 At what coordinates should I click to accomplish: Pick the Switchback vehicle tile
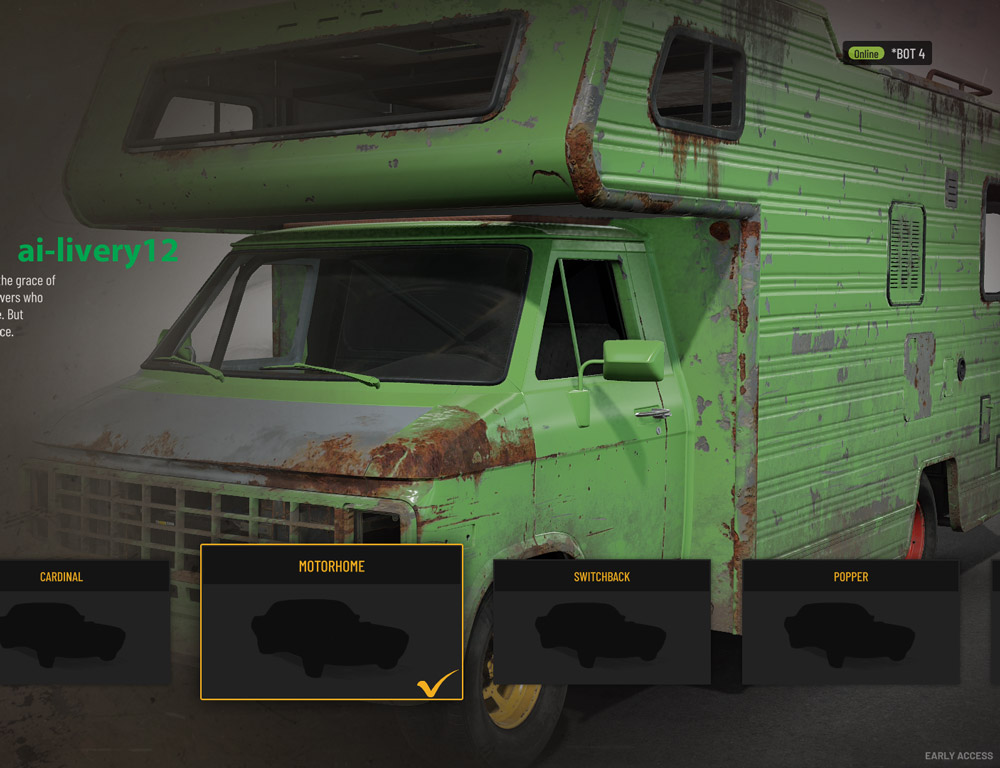click(x=601, y=622)
